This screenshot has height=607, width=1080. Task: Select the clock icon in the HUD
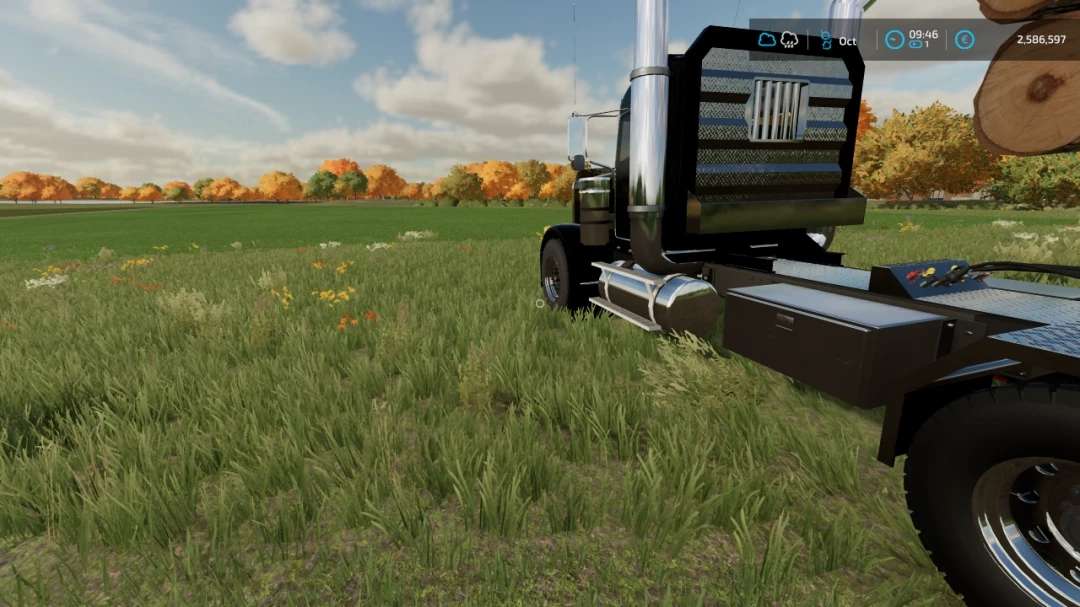(x=895, y=40)
